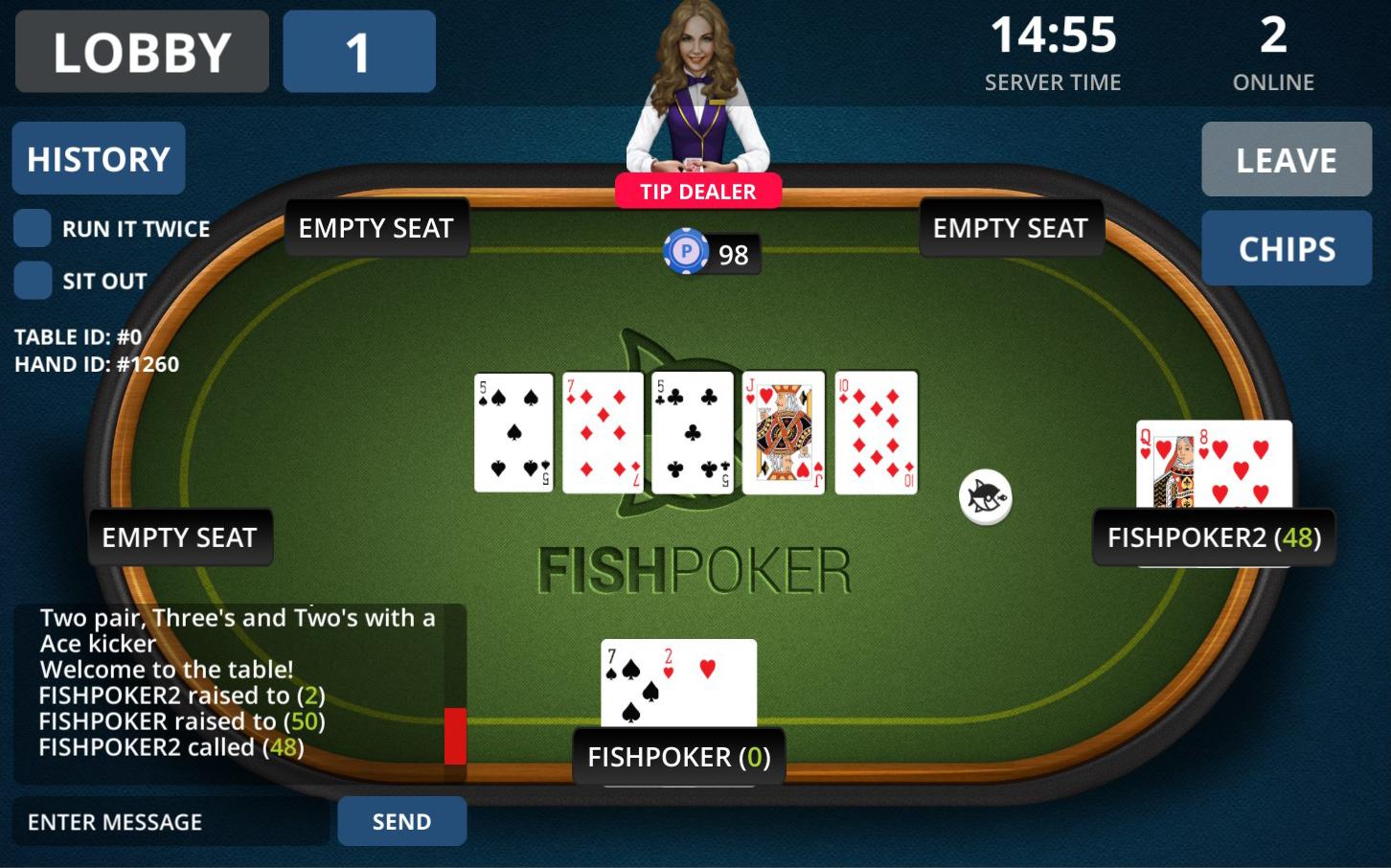Enable the Run It Twice option
Viewport: 1391px width, 868px height.
coord(32,228)
